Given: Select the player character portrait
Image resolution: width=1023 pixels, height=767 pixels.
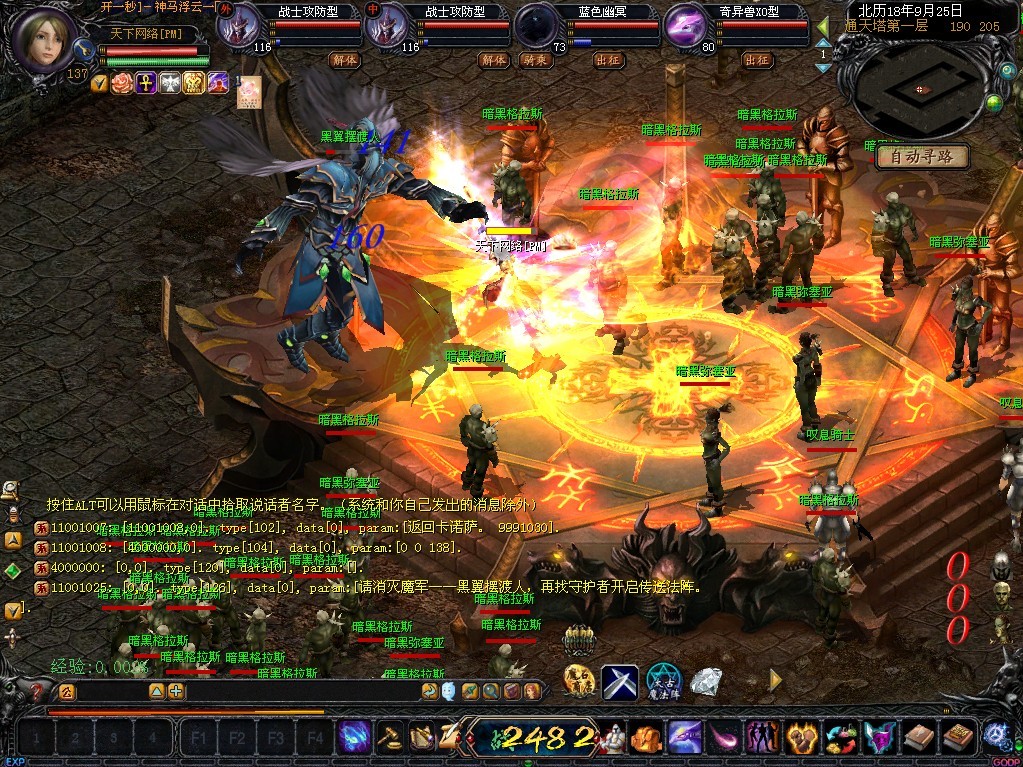Looking at the screenshot, I should [x=45, y=38].
